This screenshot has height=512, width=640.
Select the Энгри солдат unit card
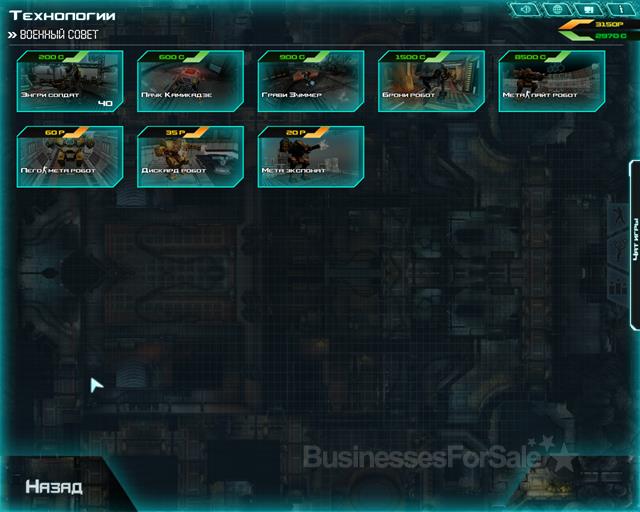(70, 81)
